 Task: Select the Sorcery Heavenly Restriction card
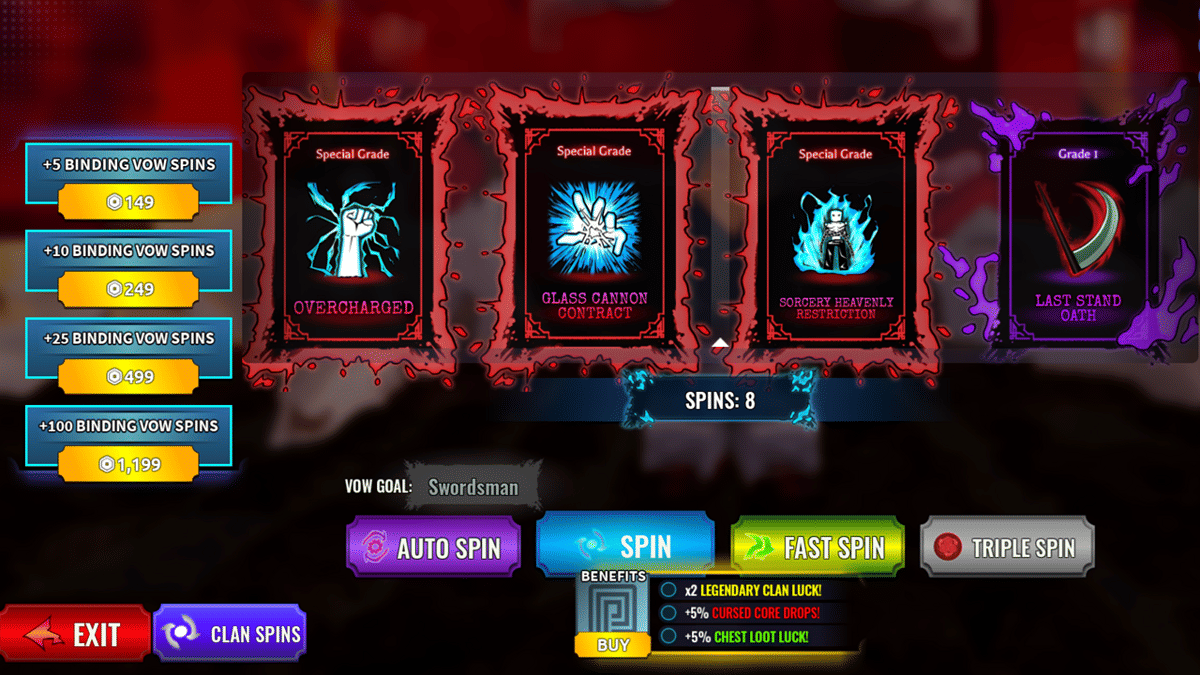tap(835, 235)
